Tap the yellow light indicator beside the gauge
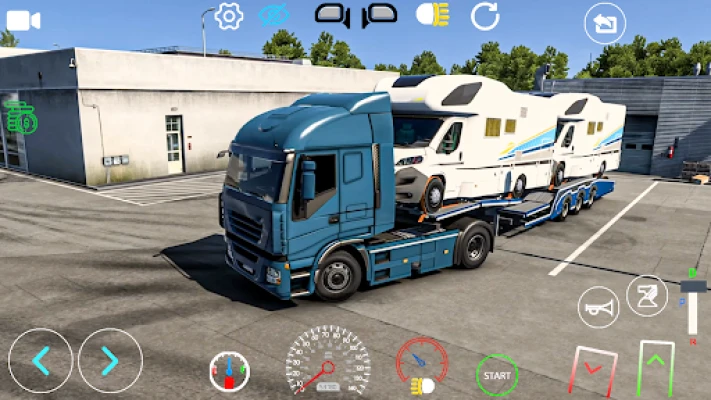This screenshot has height=400, width=711. coord(422,385)
